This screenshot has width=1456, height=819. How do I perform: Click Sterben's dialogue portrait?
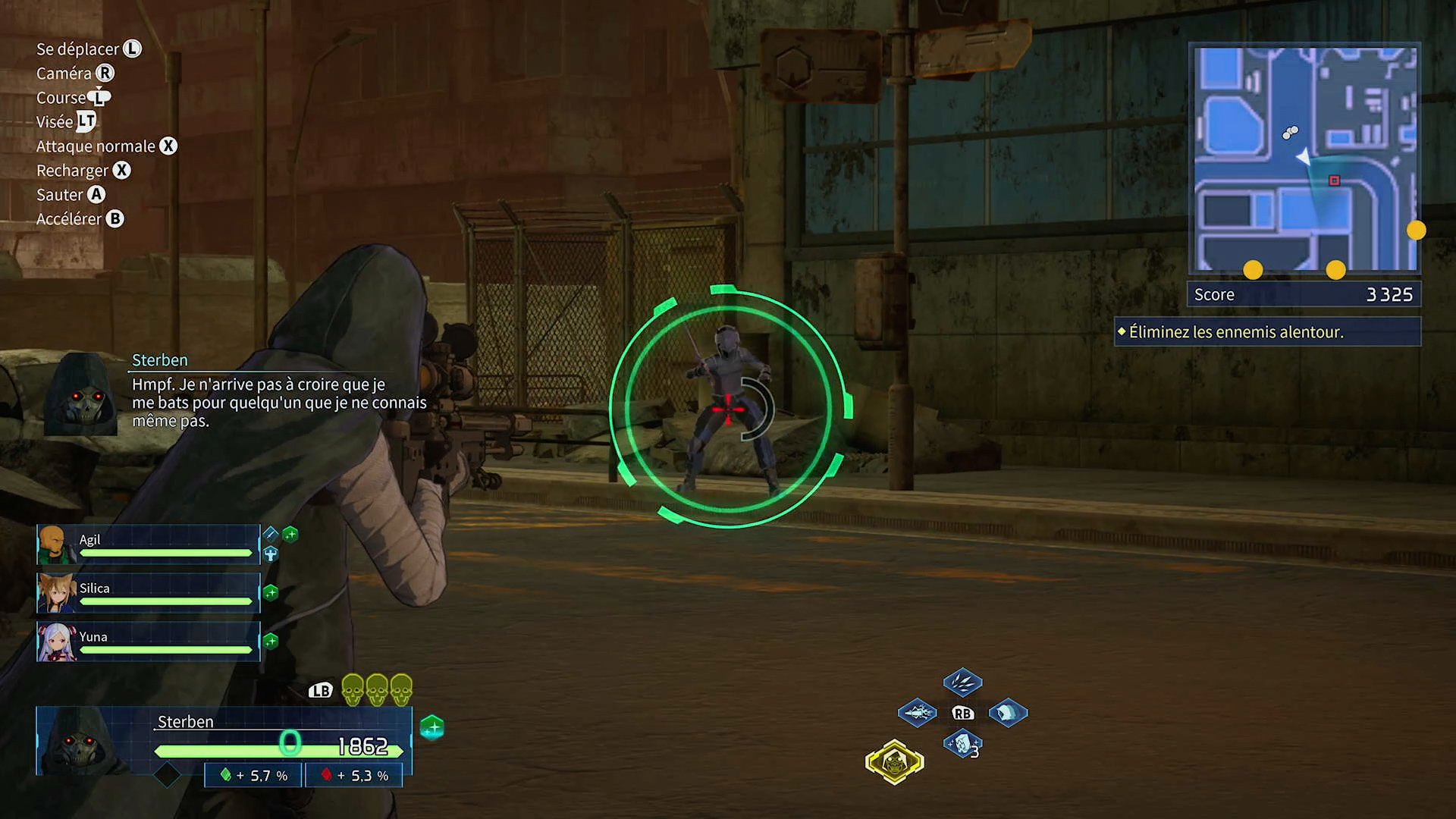coord(81,394)
